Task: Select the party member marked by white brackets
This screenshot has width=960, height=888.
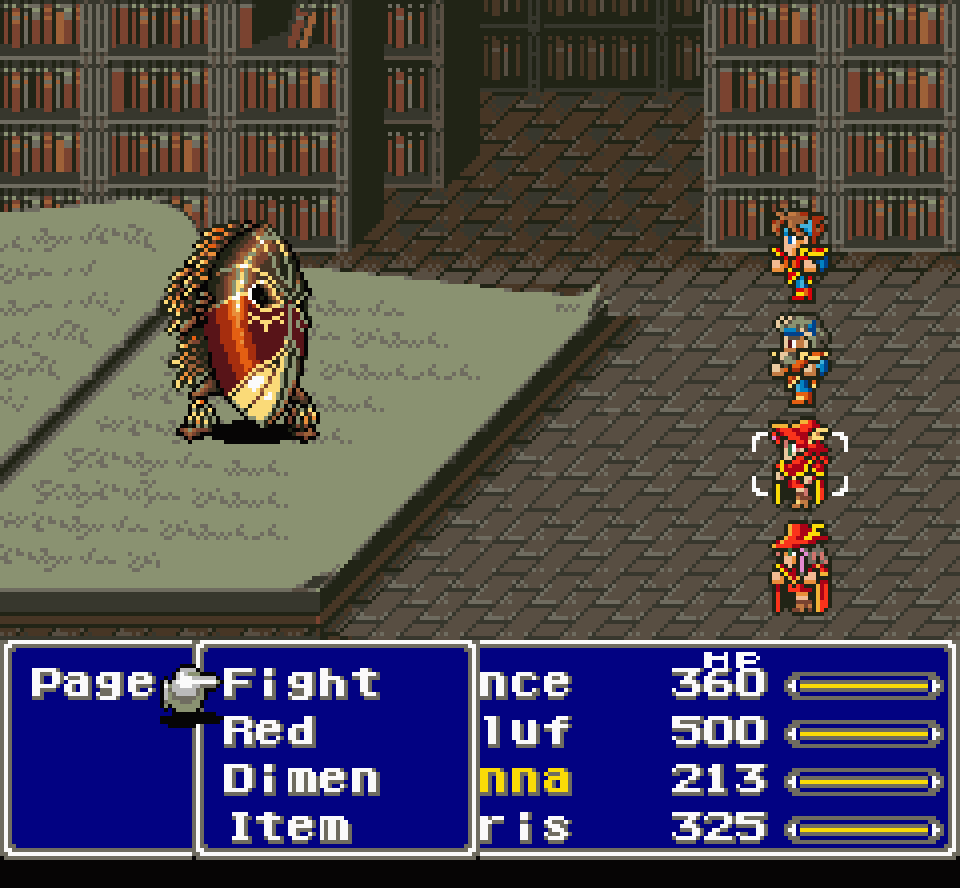Action: click(799, 464)
